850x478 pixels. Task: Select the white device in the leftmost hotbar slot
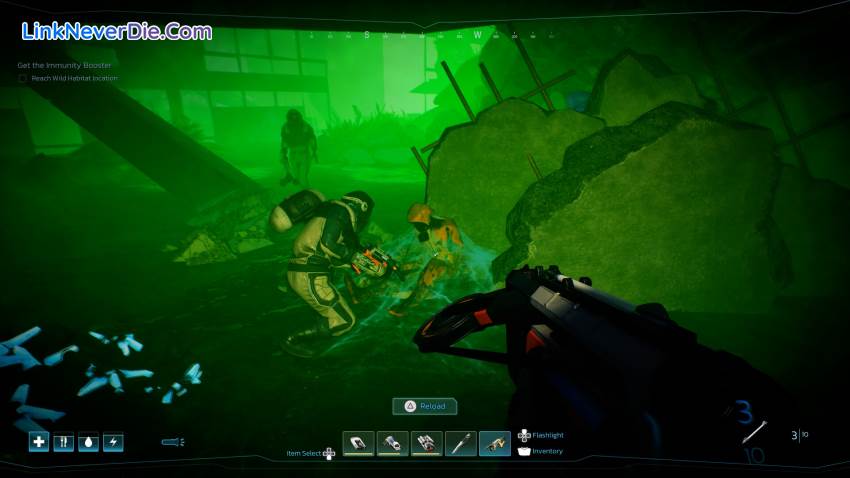pyautogui.click(x=359, y=443)
